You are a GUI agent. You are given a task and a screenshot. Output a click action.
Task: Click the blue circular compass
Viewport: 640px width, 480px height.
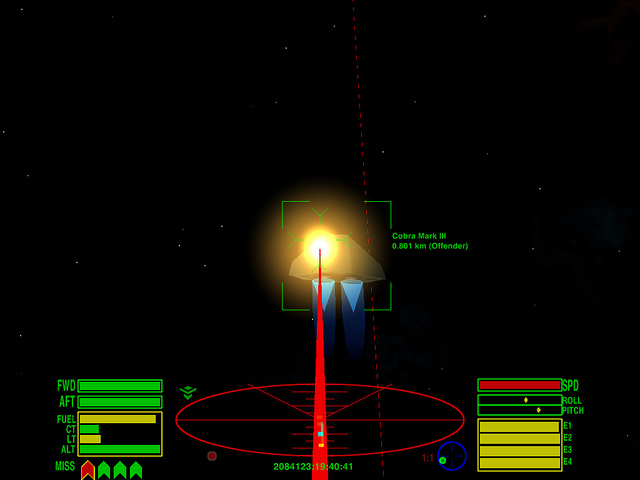point(452,456)
